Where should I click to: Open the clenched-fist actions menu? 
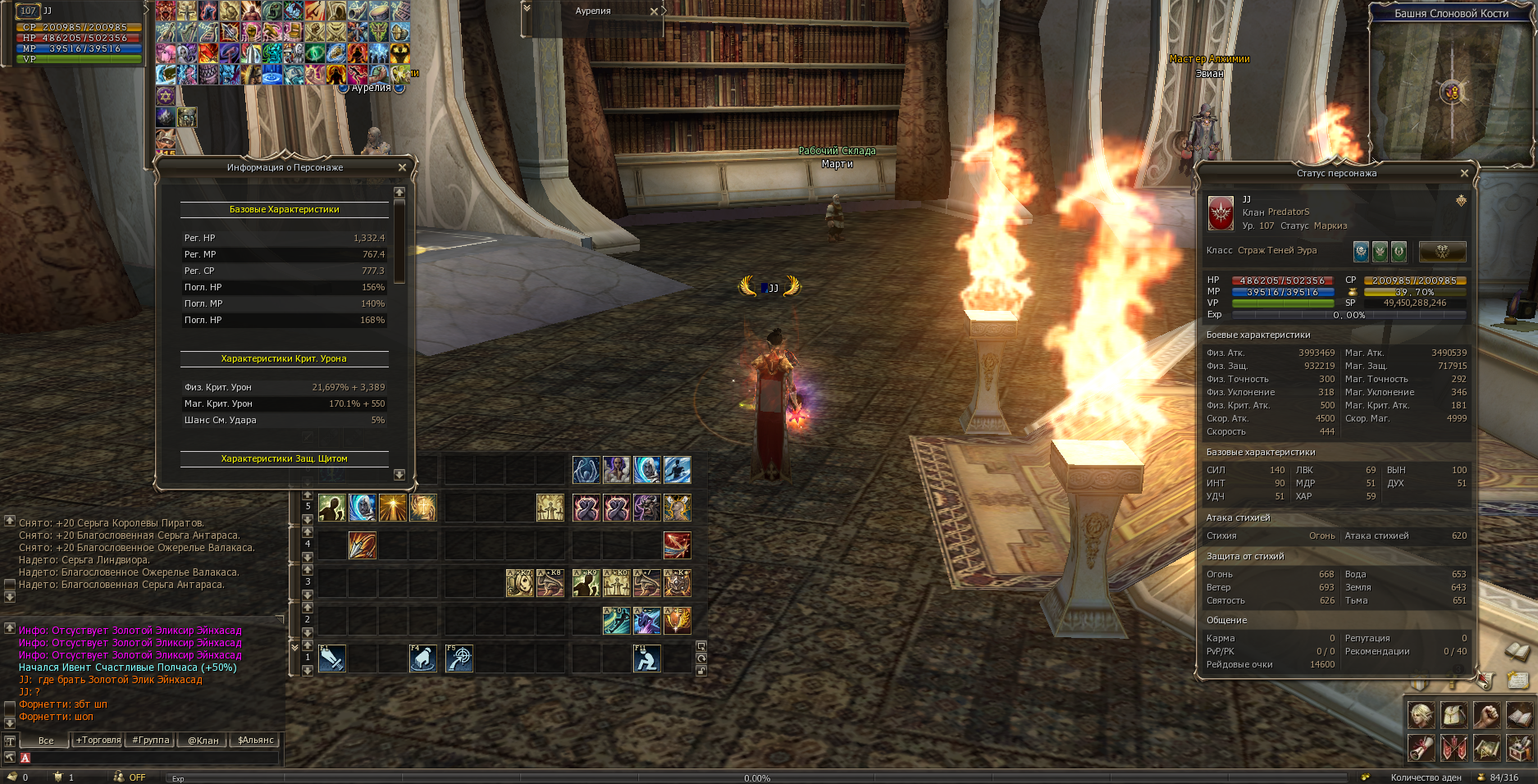[x=1486, y=715]
